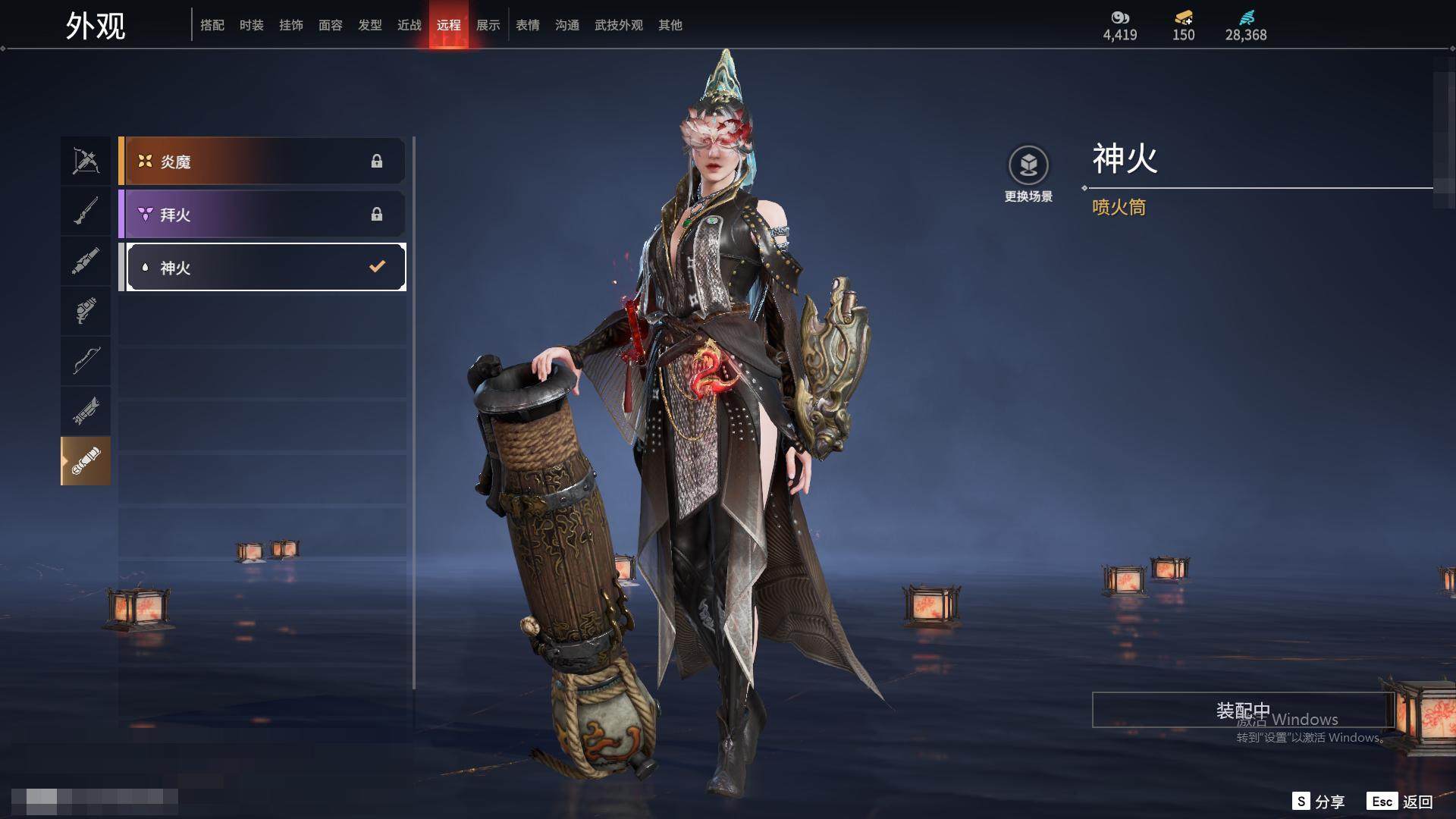Image resolution: width=1456 pixels, height=819 pixels.
Task: Select the musket weapon category icon
Action: click(86, 211)
